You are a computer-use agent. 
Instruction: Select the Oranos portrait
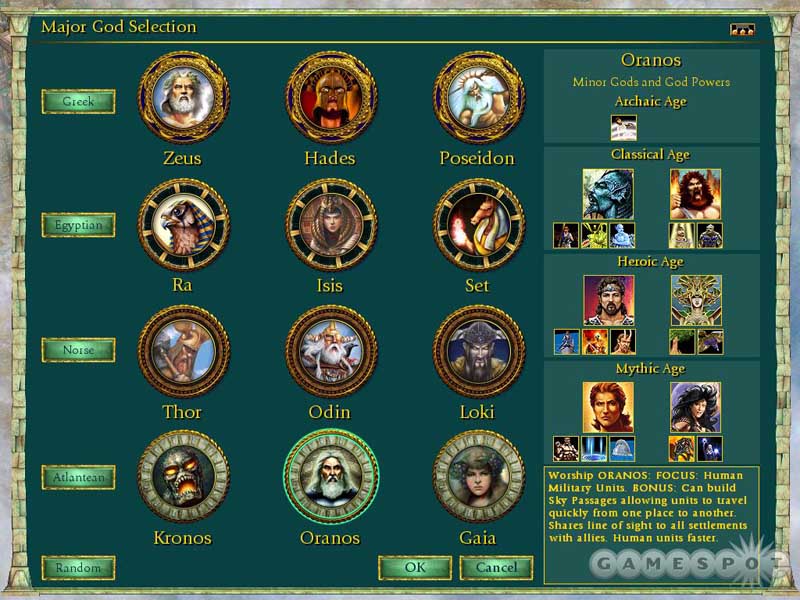(331, 477)
